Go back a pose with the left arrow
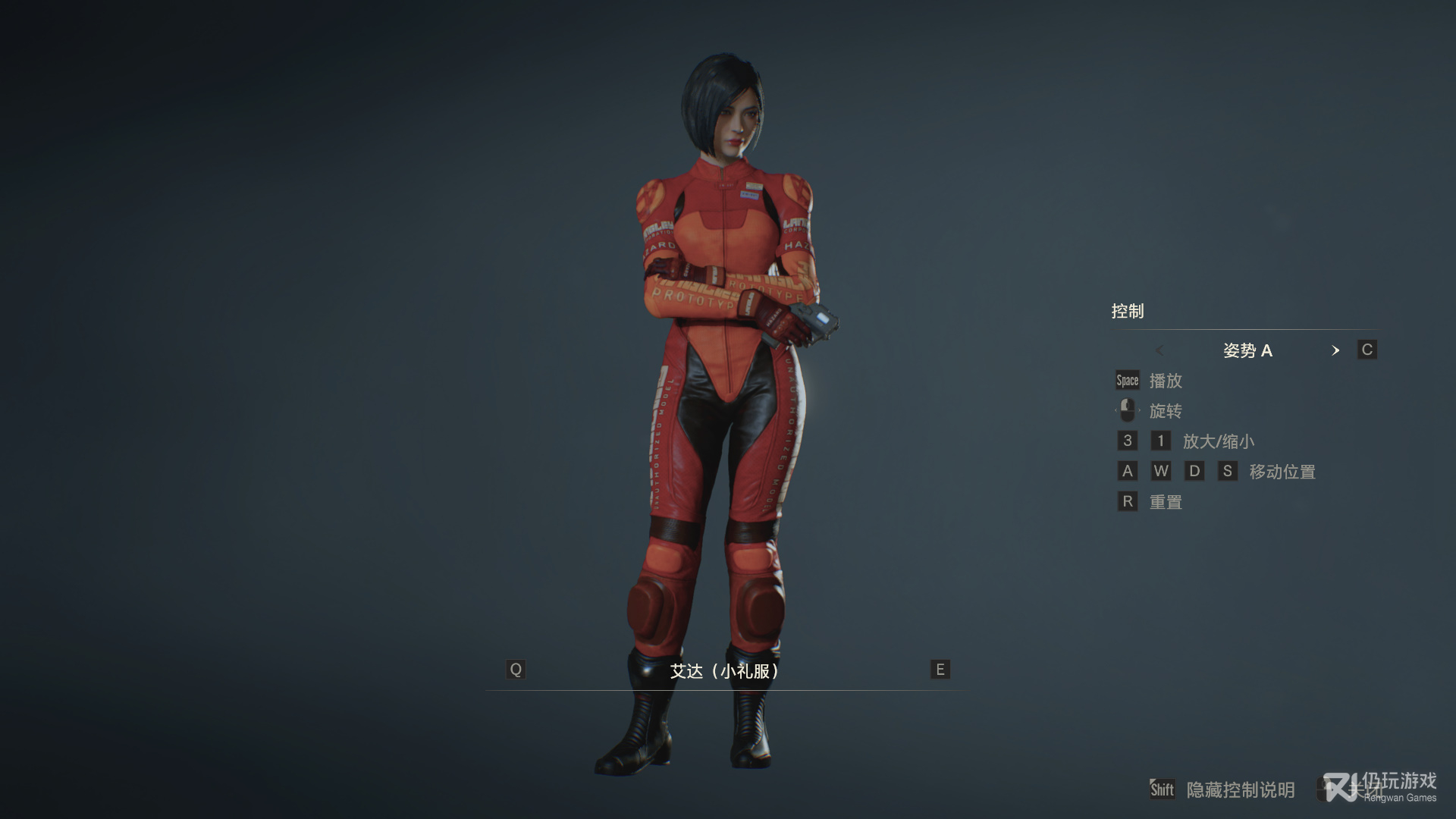 click(x=1159, y=350)
